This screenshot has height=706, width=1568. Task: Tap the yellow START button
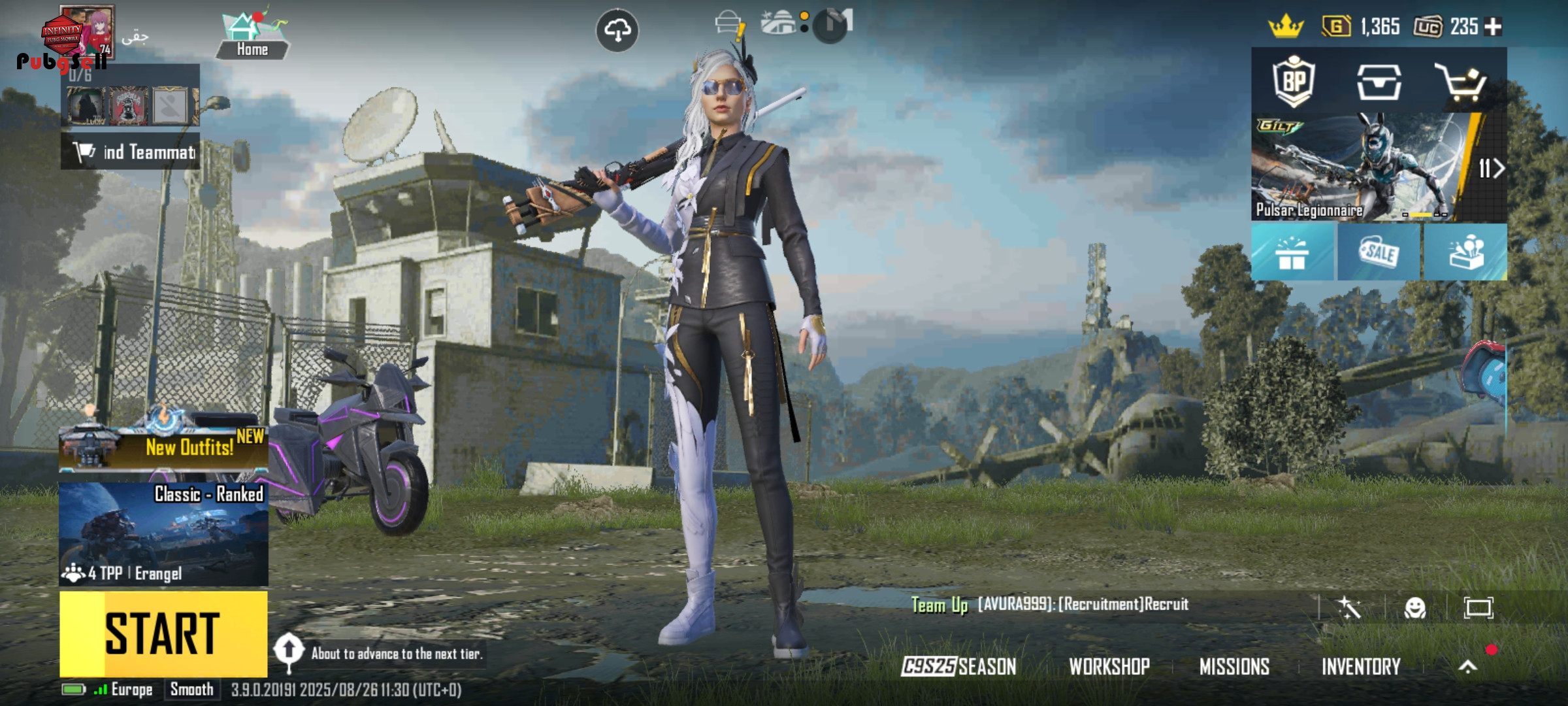(163, 633)
